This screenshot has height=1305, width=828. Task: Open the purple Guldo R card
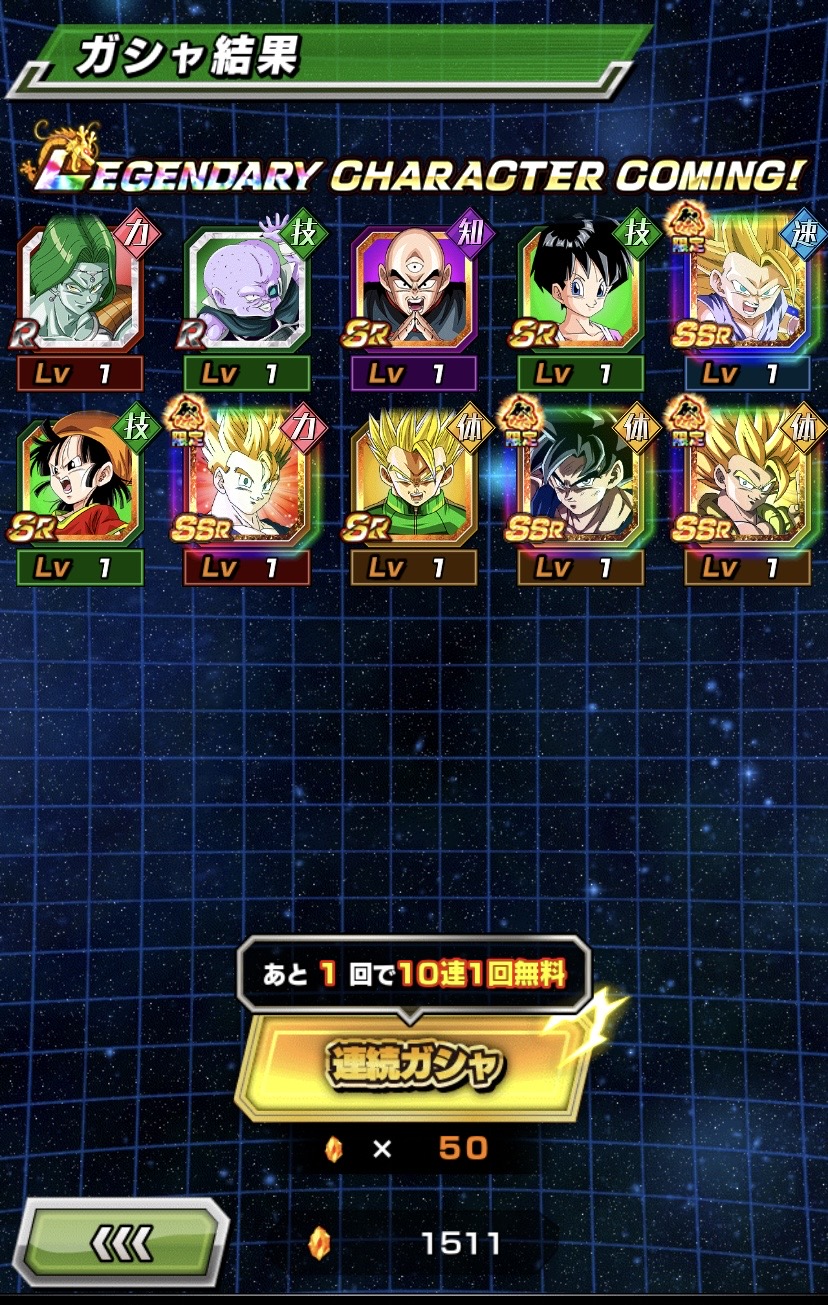coord(246,287)
